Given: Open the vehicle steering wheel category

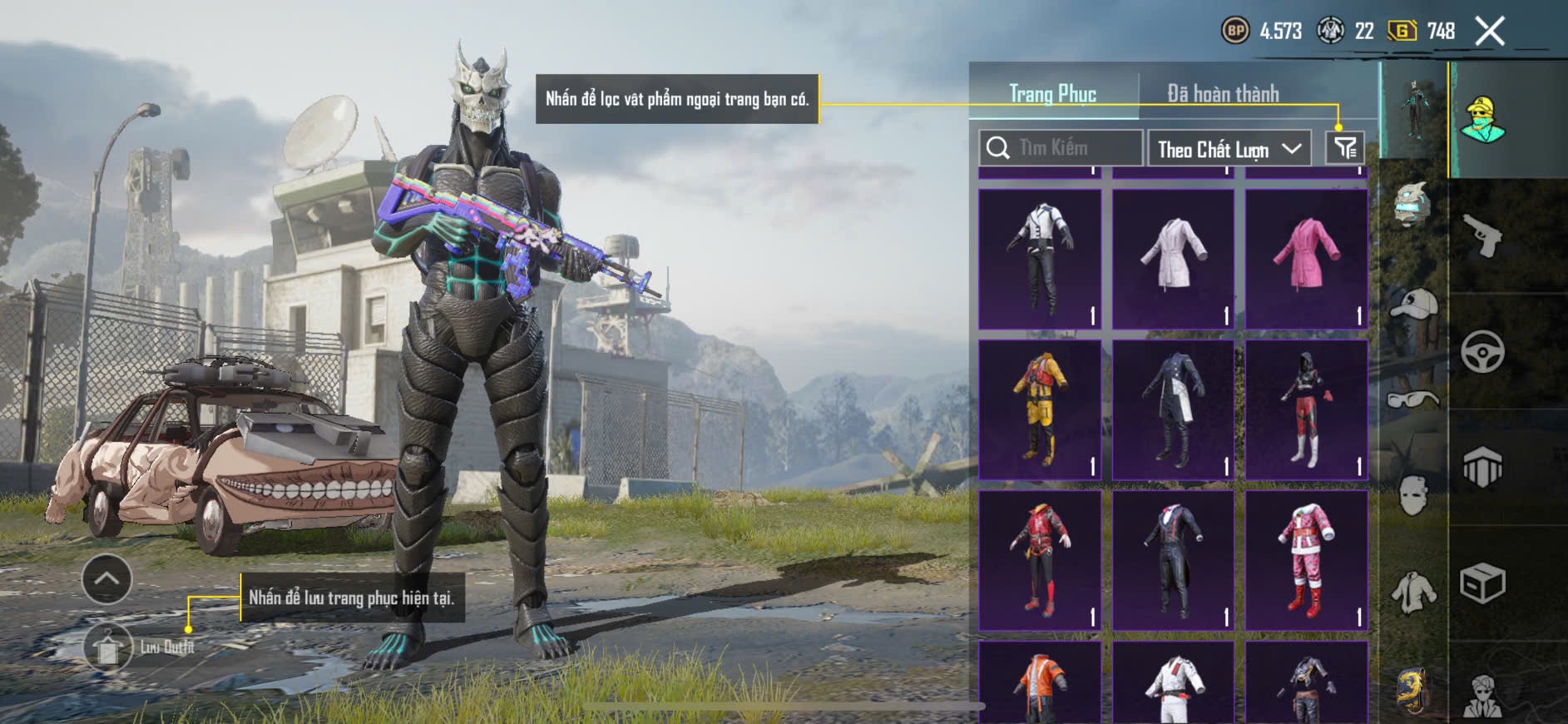Looking at the screenshot, I should [x=1482, y=352].
